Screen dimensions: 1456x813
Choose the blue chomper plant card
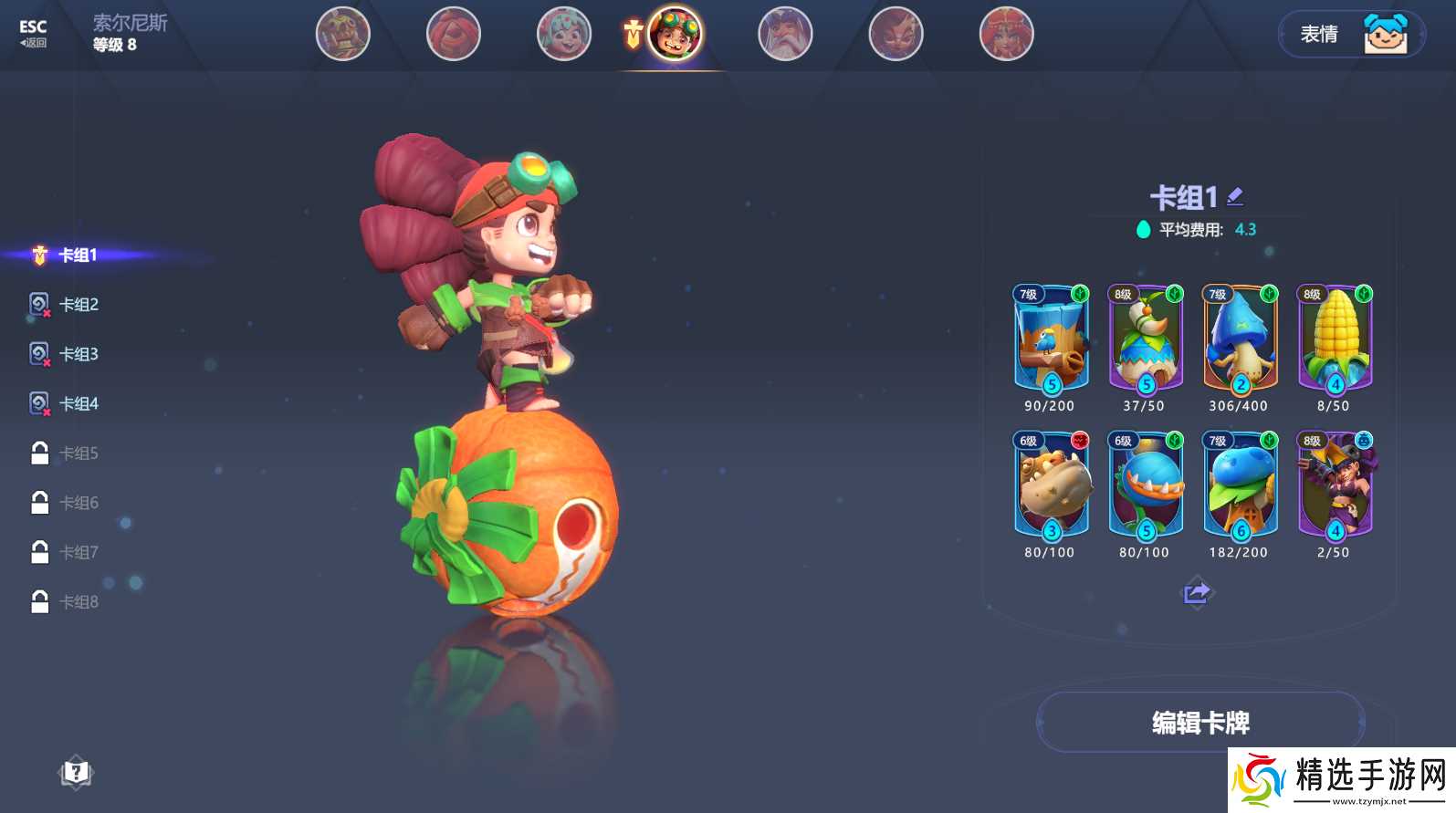pyautogui.click(x=1146, y=485)
